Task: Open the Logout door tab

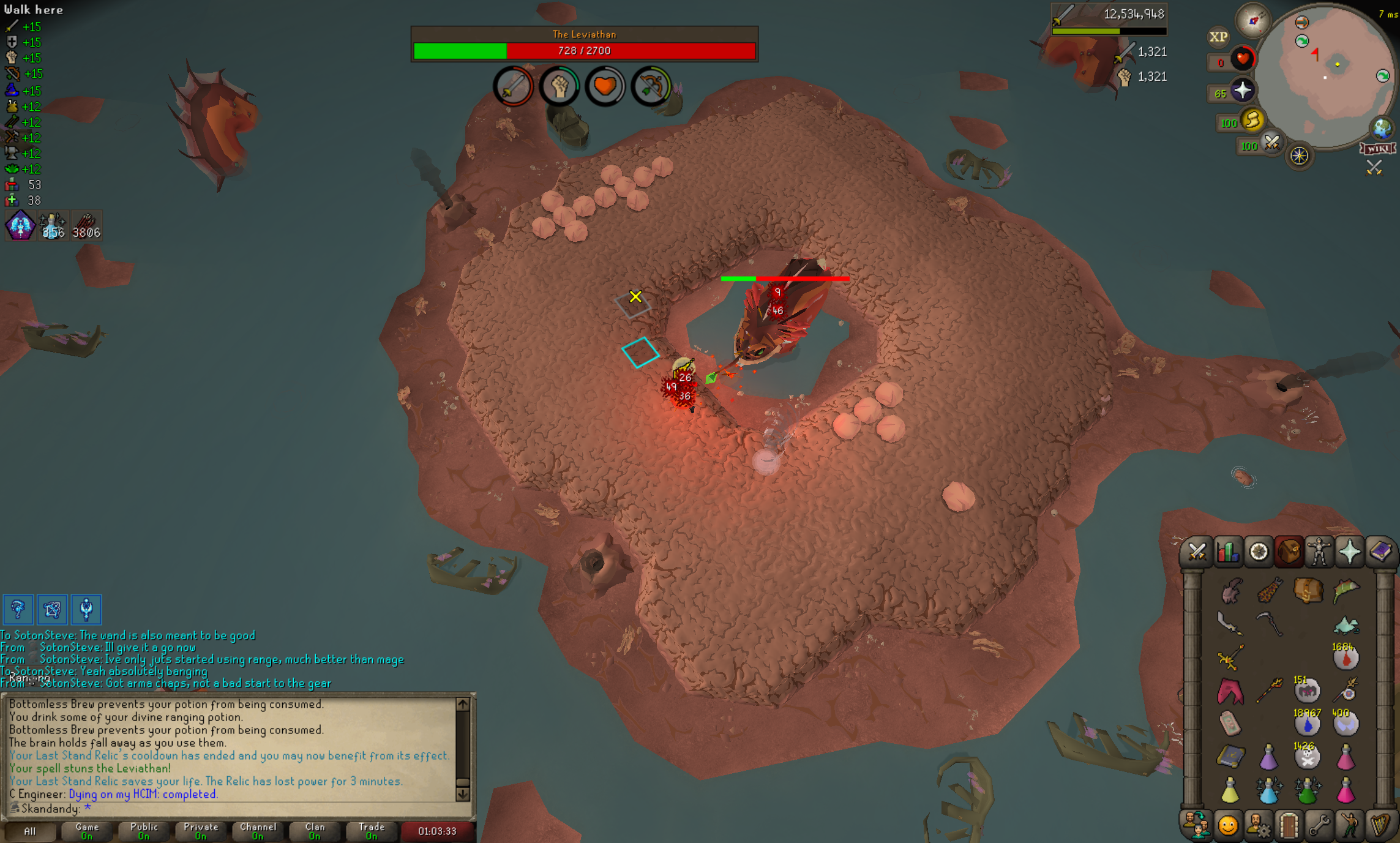Action: 1289,826
